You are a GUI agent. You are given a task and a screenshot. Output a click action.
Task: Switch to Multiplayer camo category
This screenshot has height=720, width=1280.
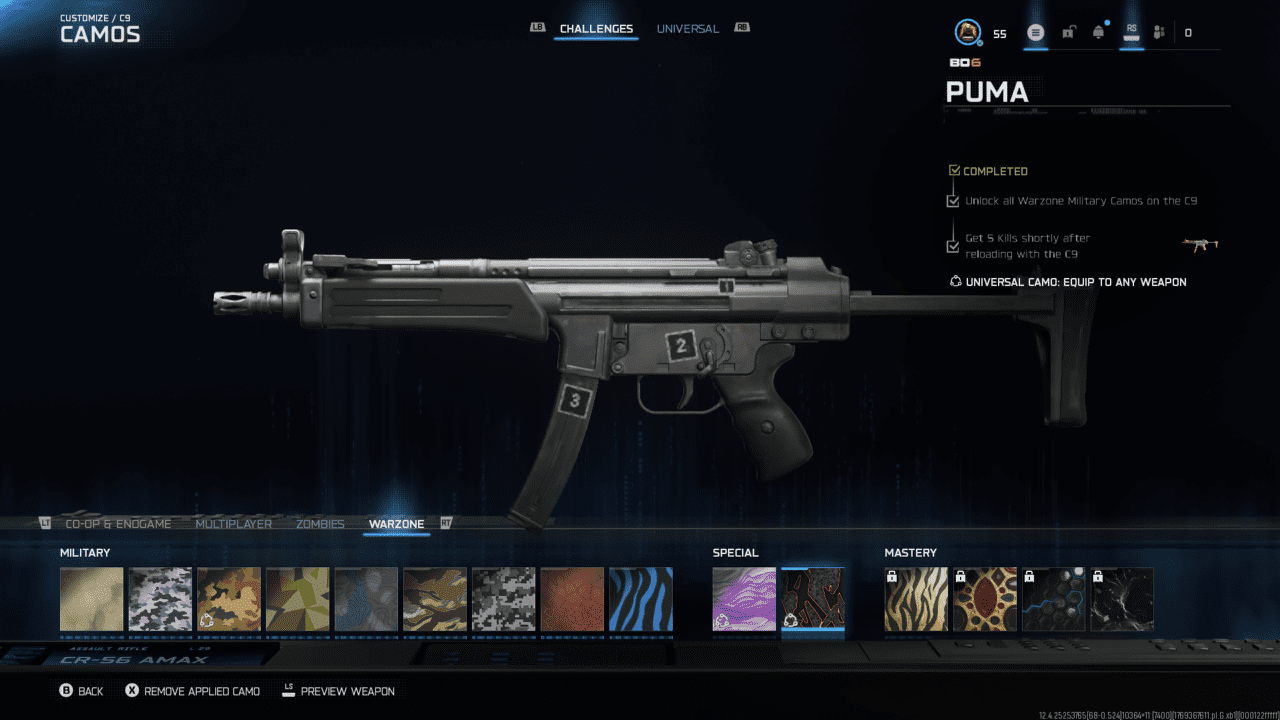click(x=233, y=524)
